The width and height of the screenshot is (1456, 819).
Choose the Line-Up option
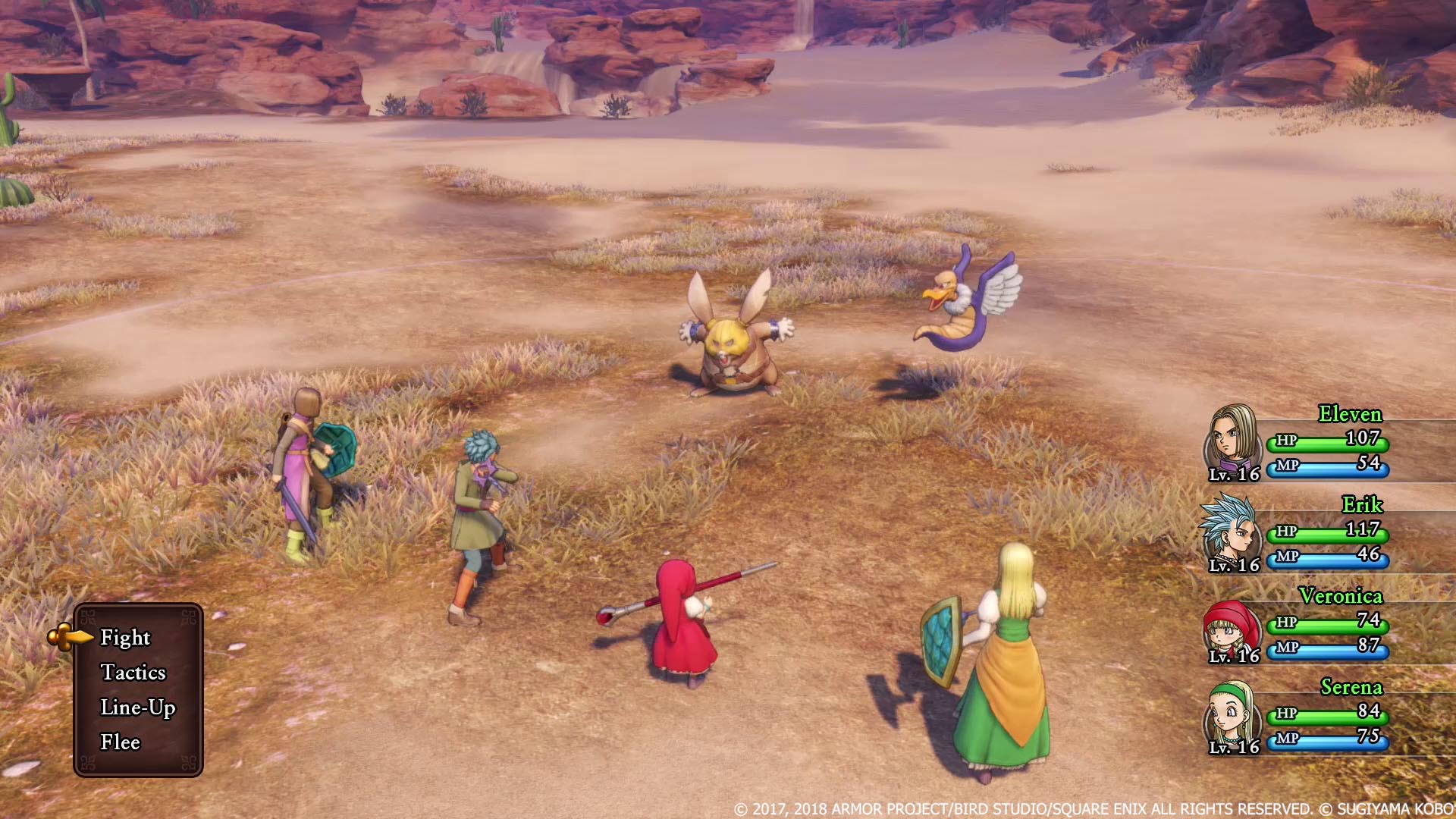(x=139, y=708)
